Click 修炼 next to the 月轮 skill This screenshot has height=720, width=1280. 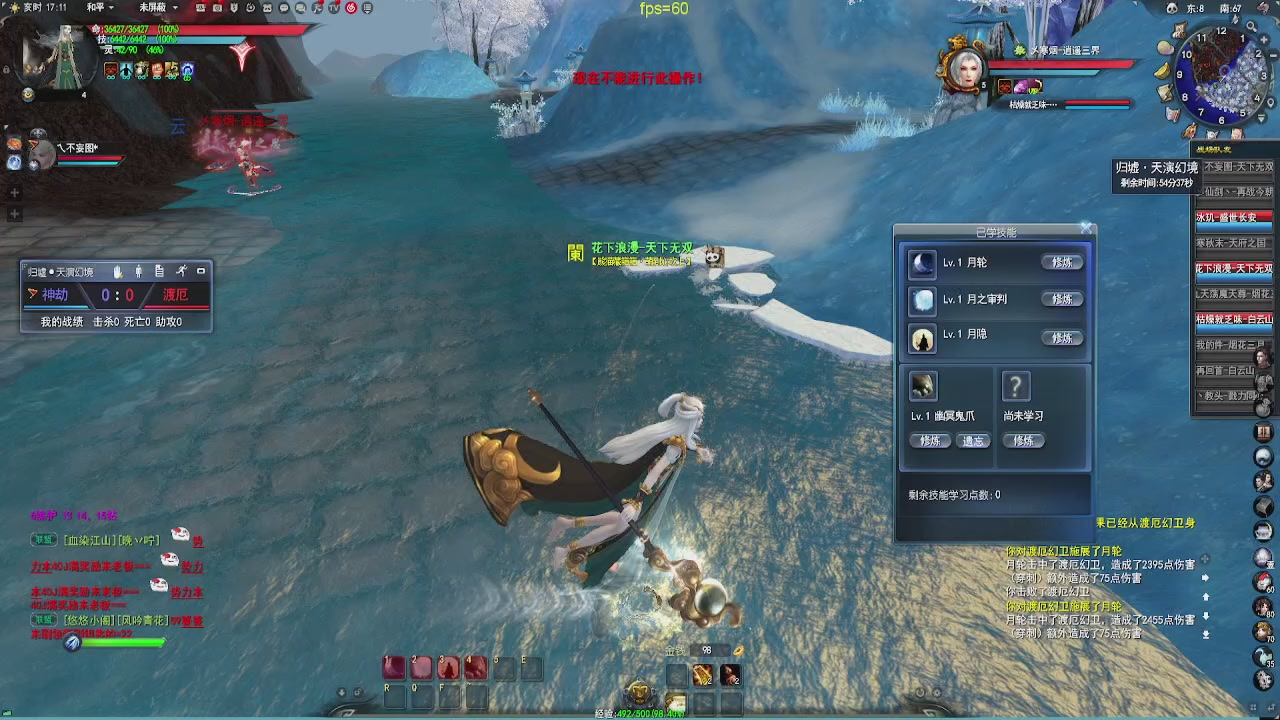[x=1062, y=262]
